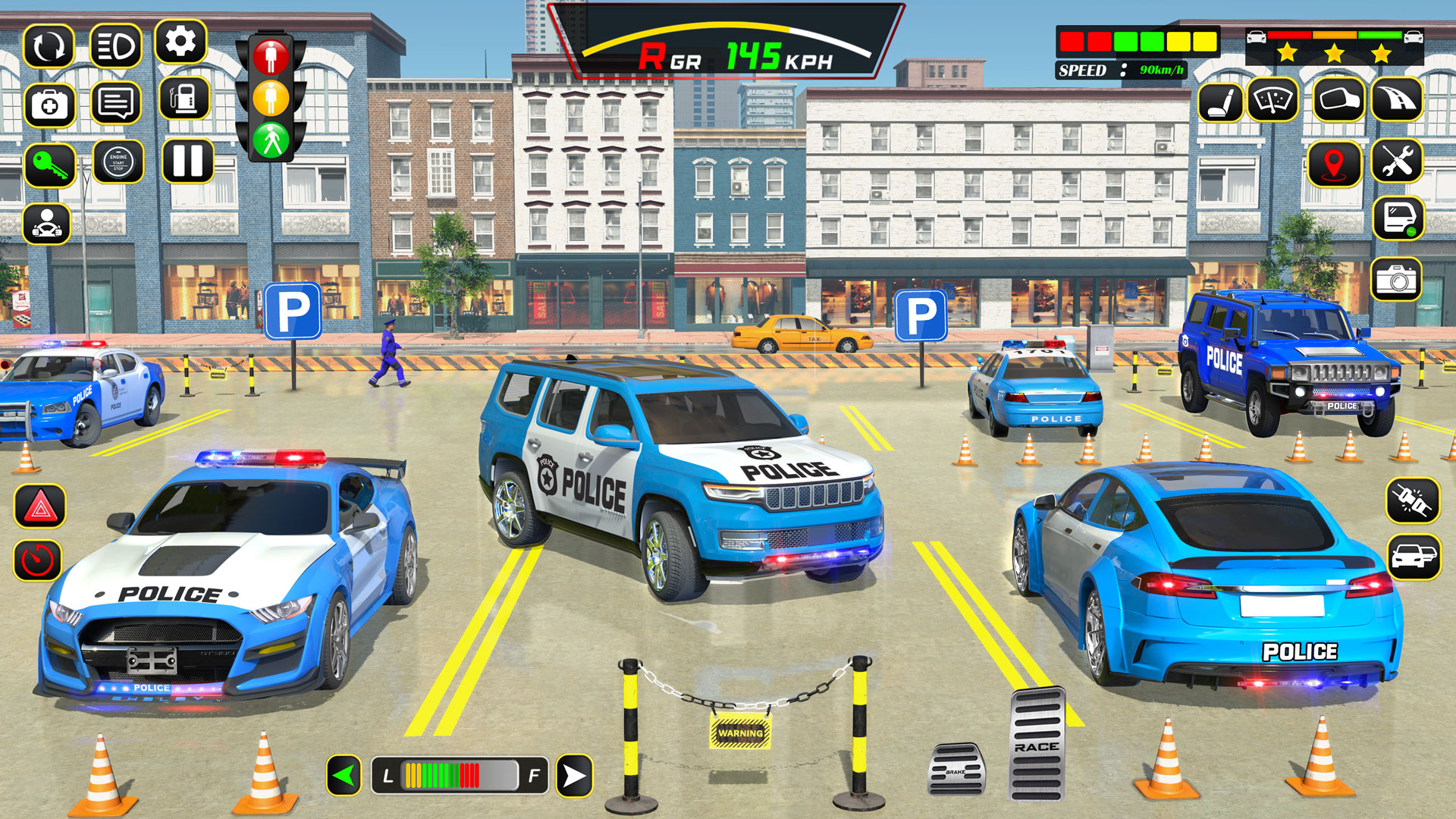The image size is (1456, 819).
Task: Open the Settings gear menu
Action: [182, 43]
